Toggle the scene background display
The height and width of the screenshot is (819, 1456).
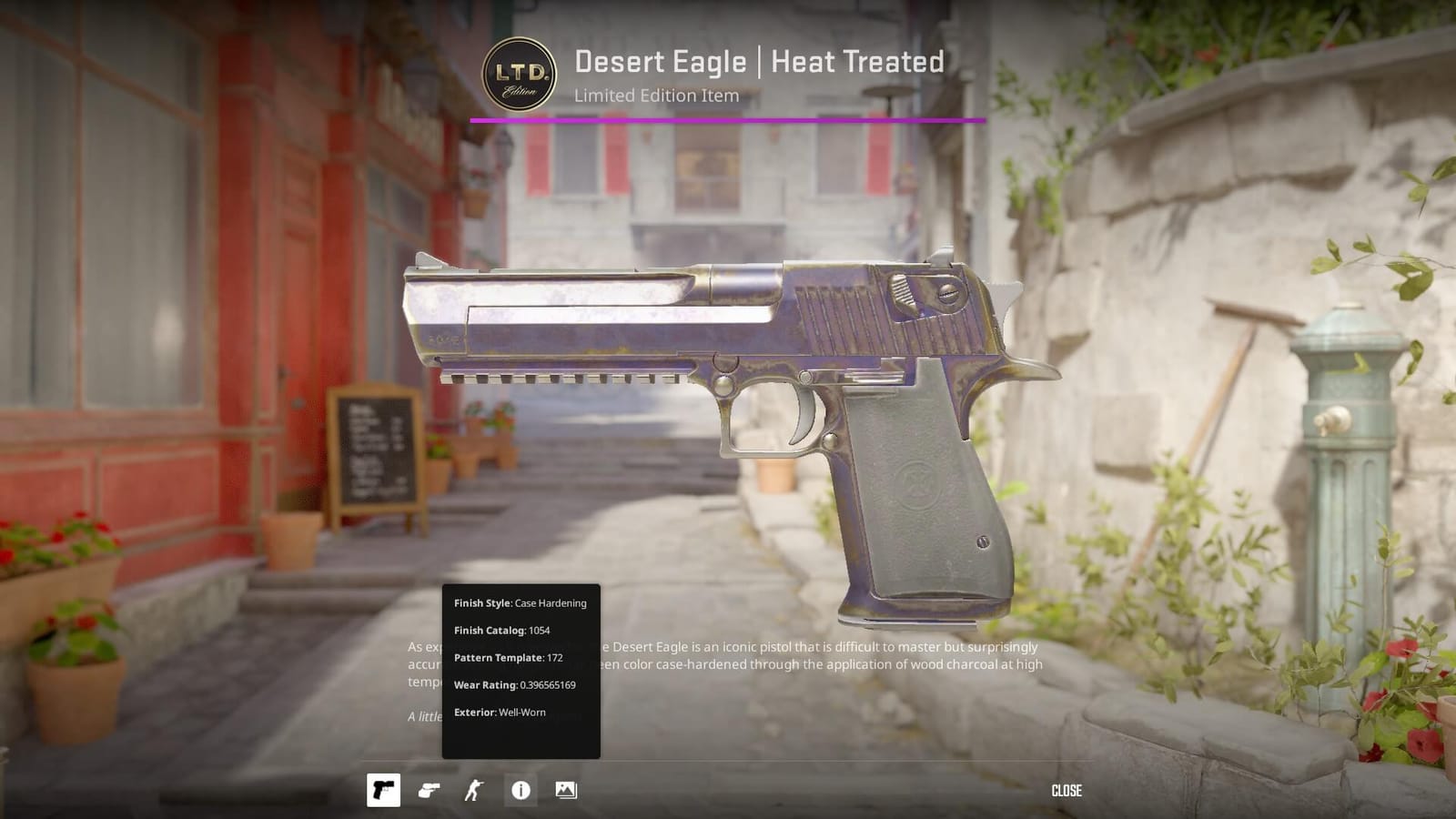(x=566, y=791)
